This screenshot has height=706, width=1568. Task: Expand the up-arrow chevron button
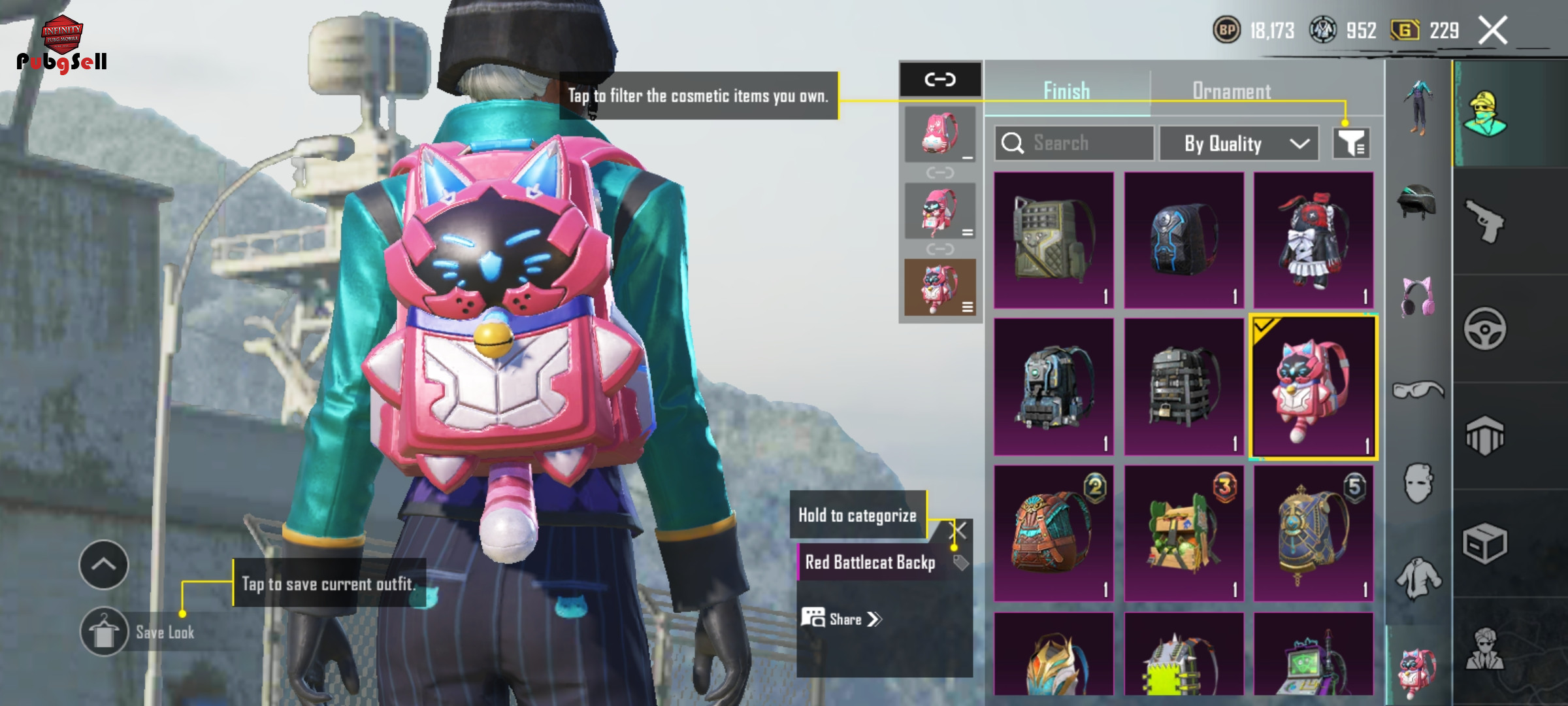tap(104, 565)
